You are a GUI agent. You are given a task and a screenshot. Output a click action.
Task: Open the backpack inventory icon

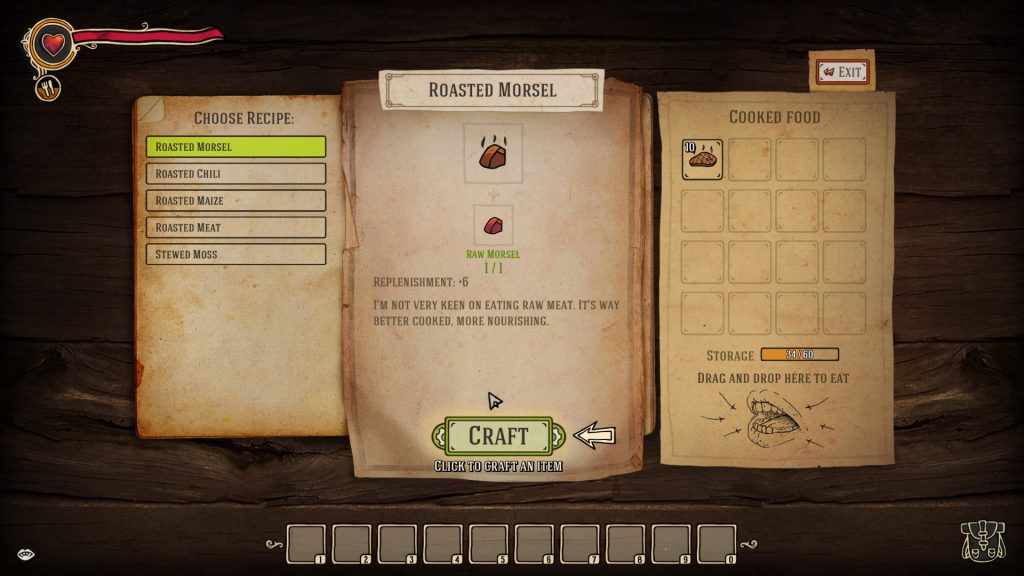tap(981, 542)
